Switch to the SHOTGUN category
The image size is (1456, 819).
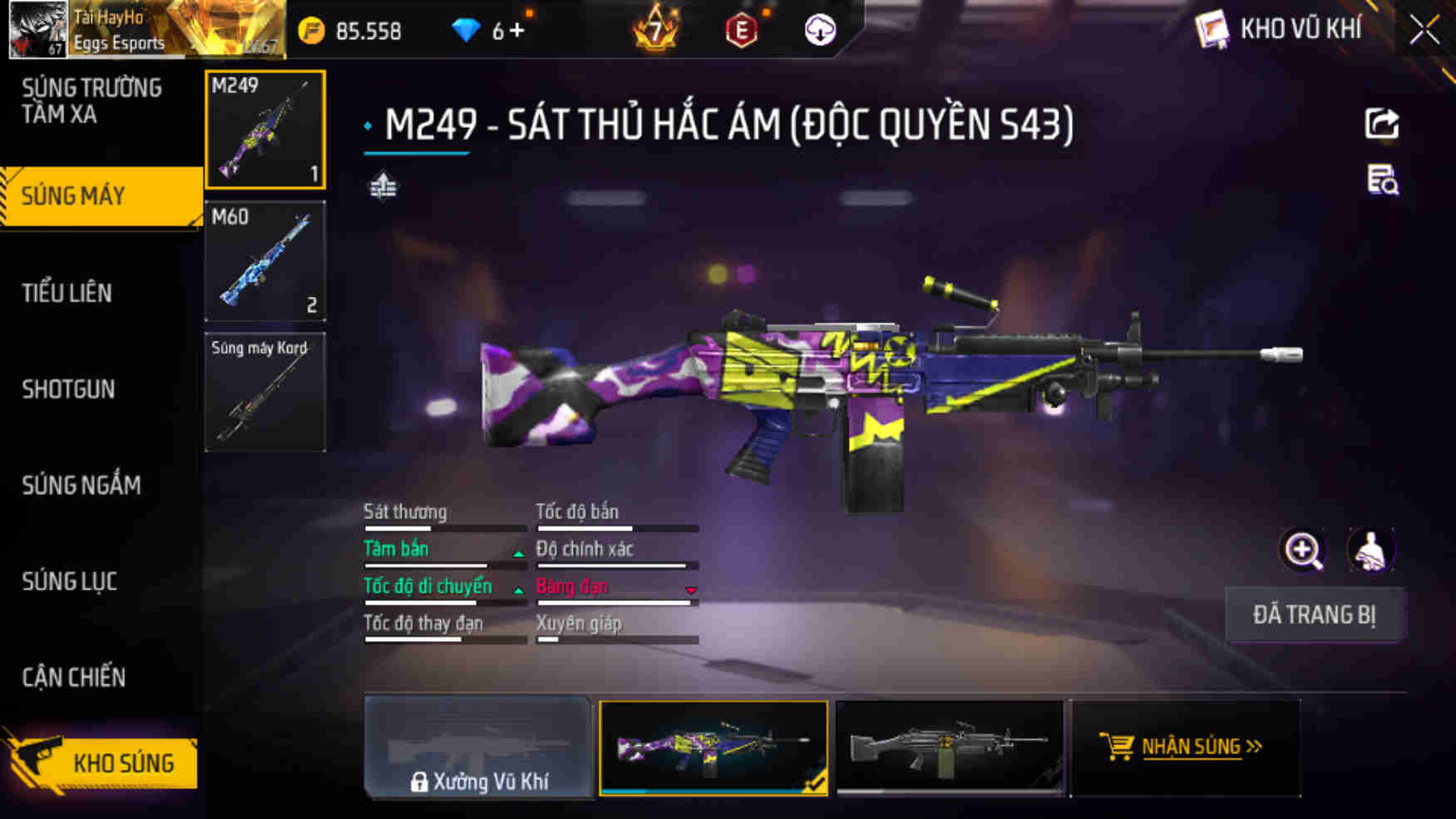pyautogui.click(x=69, y=388)
